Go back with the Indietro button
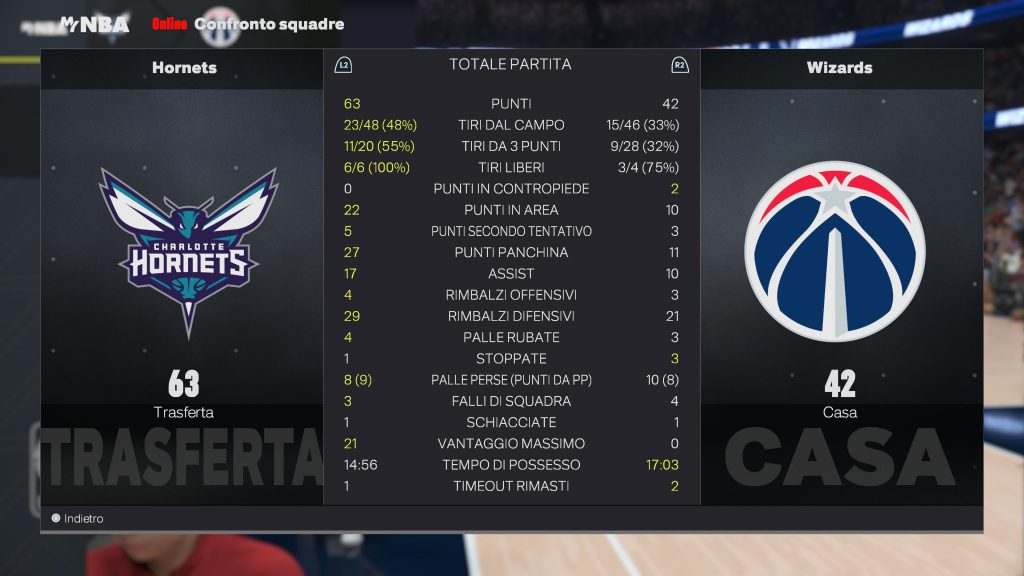The height and width of the screenshot is (576, 1024). tap(78, 519)
